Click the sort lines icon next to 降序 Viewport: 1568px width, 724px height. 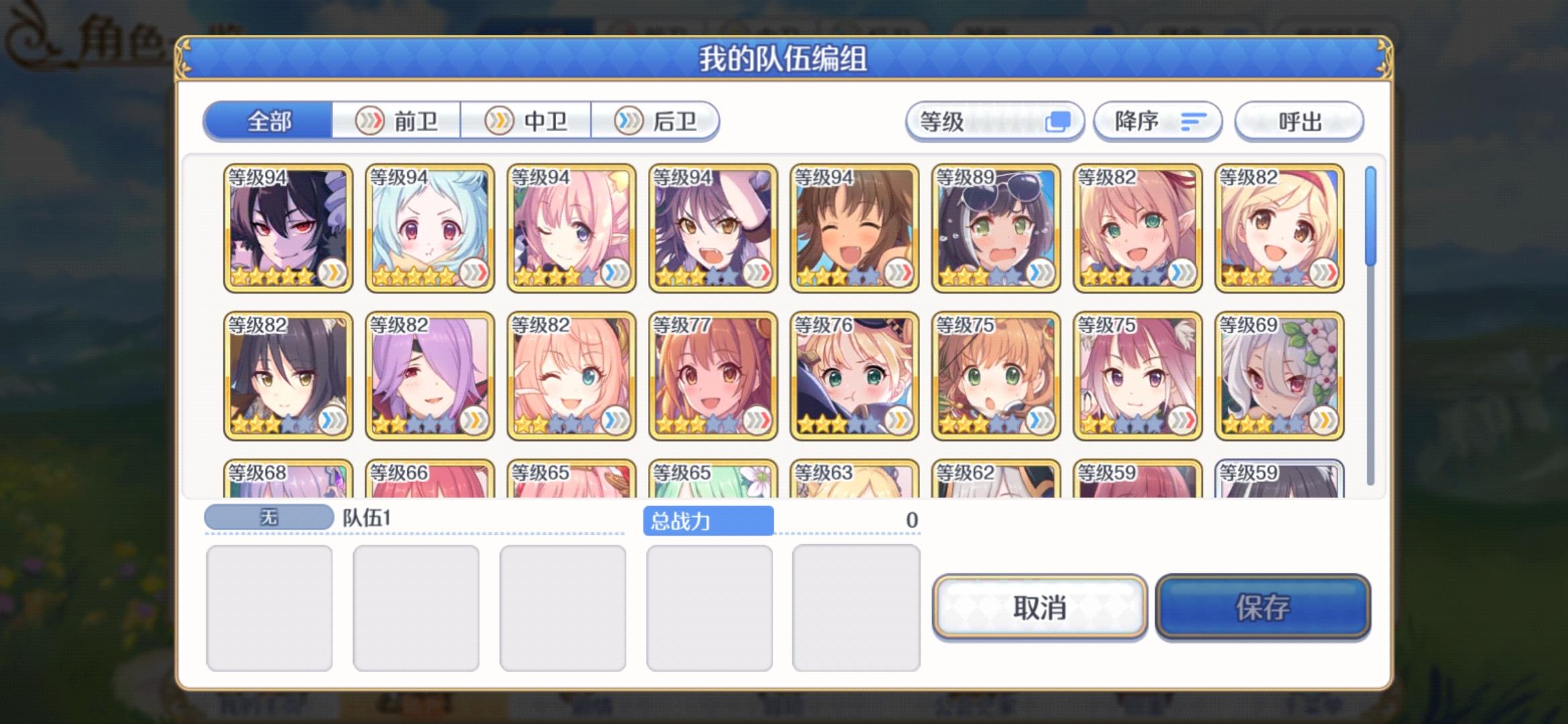1193,120
